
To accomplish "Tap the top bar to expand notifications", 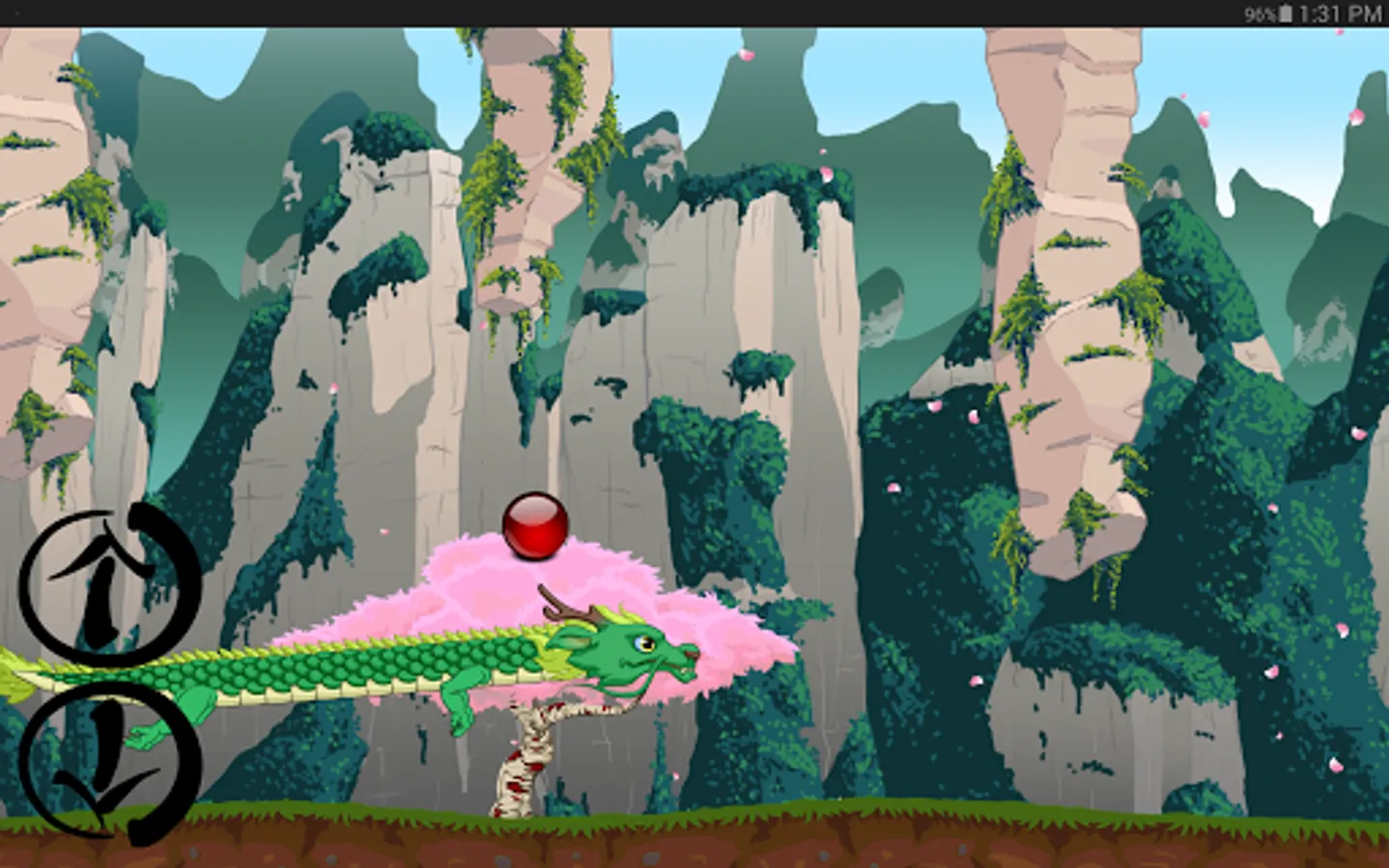I will (694, 12).
